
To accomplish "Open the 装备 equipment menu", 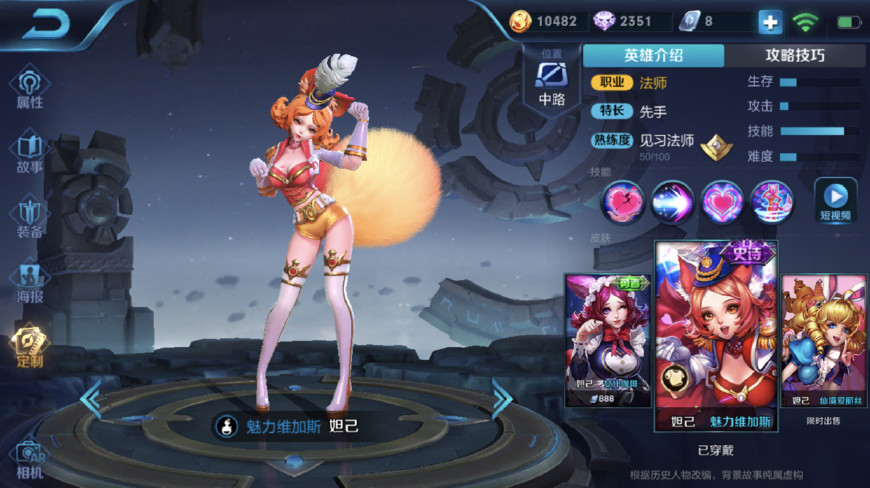I will pyautogui.click(x=30, y=217).
